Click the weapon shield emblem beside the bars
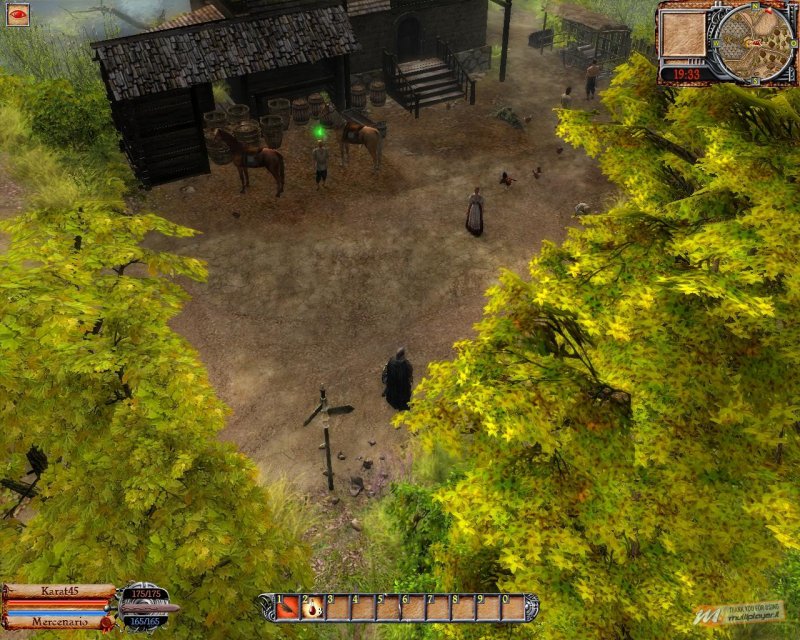The width and height of the screenshot is (800, 640). [x=143, y=606]
